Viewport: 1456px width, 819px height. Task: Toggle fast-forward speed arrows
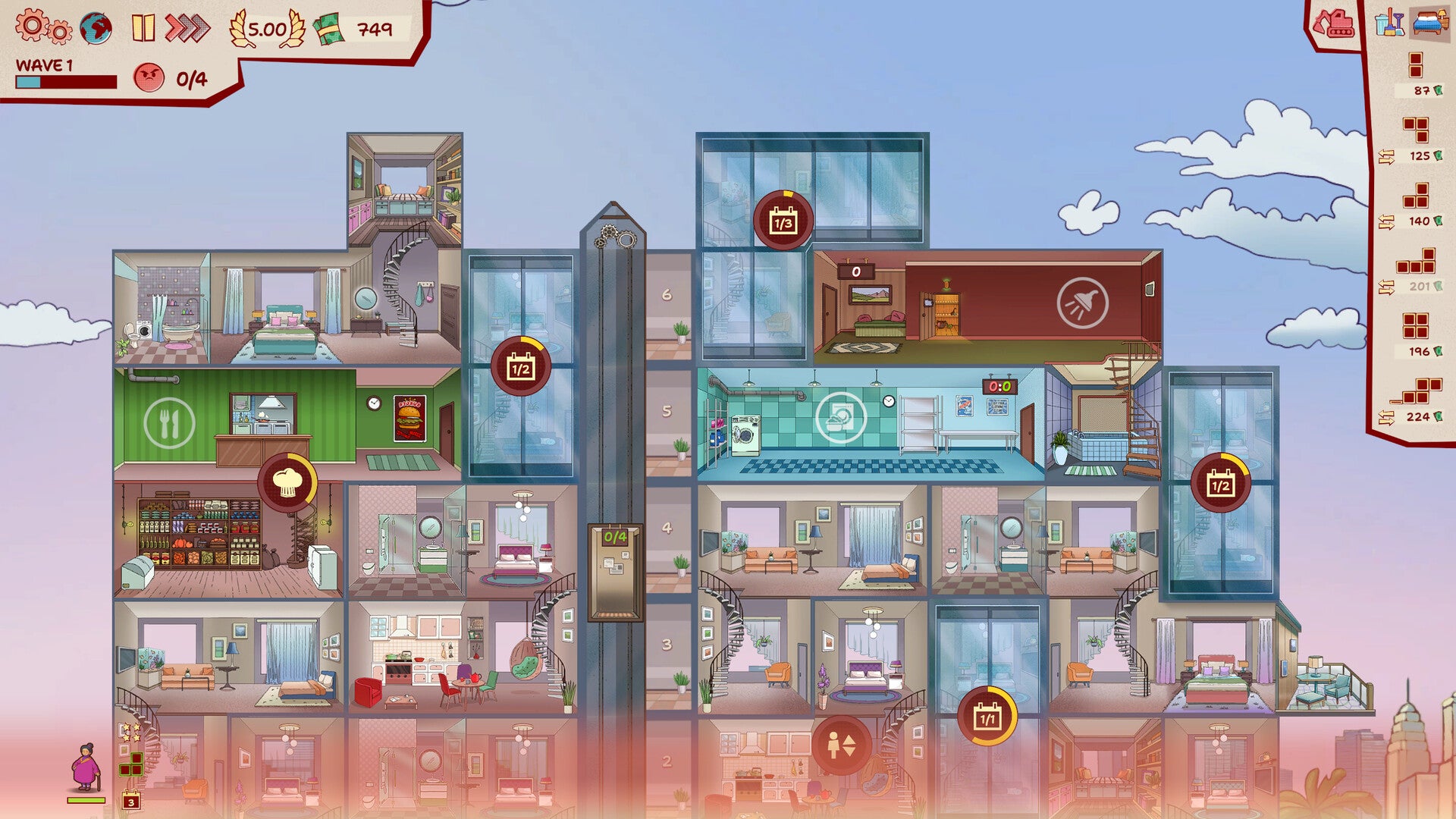tap(187, 28)
